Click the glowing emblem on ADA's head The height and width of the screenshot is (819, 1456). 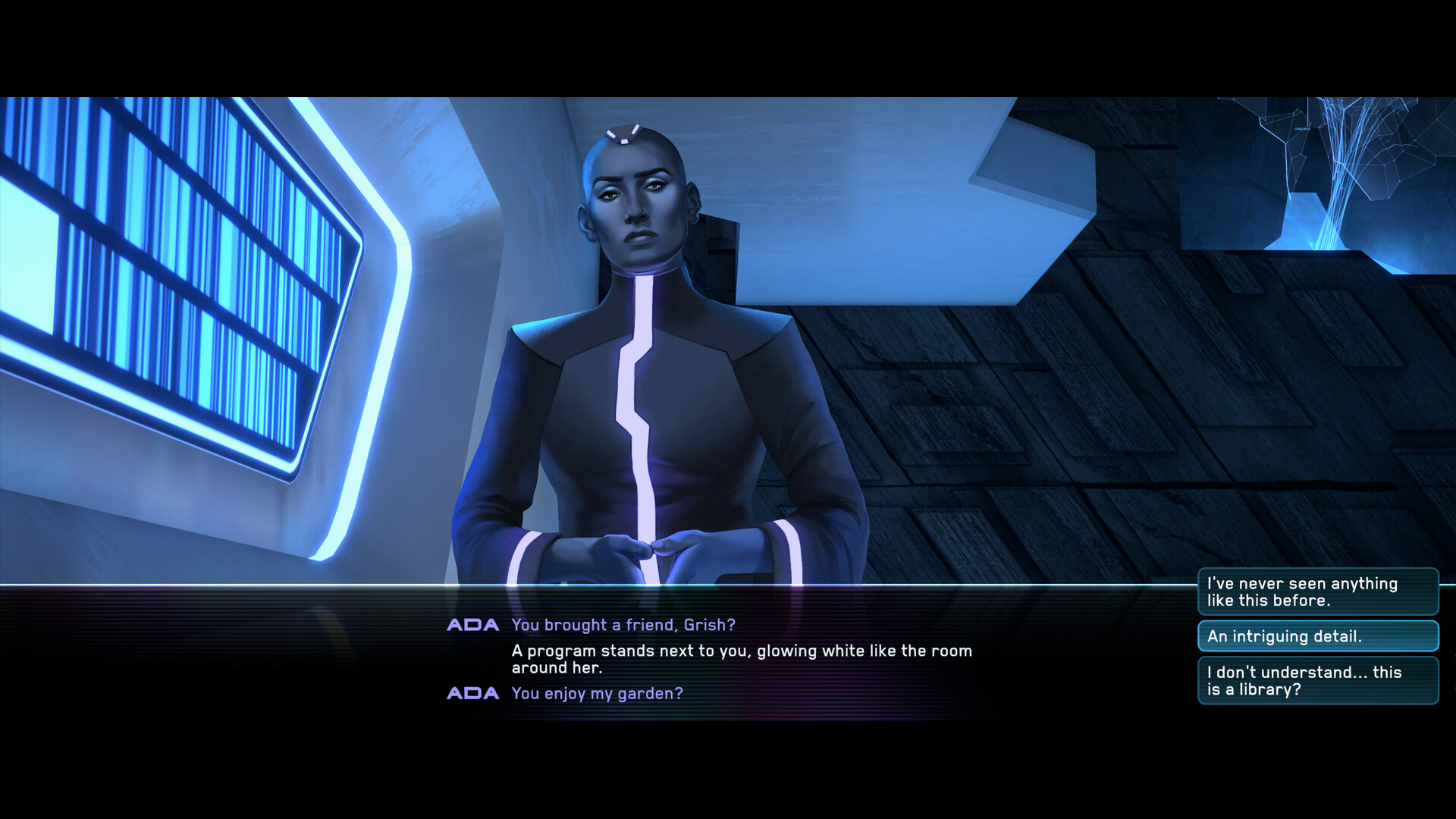click(623, 133)
